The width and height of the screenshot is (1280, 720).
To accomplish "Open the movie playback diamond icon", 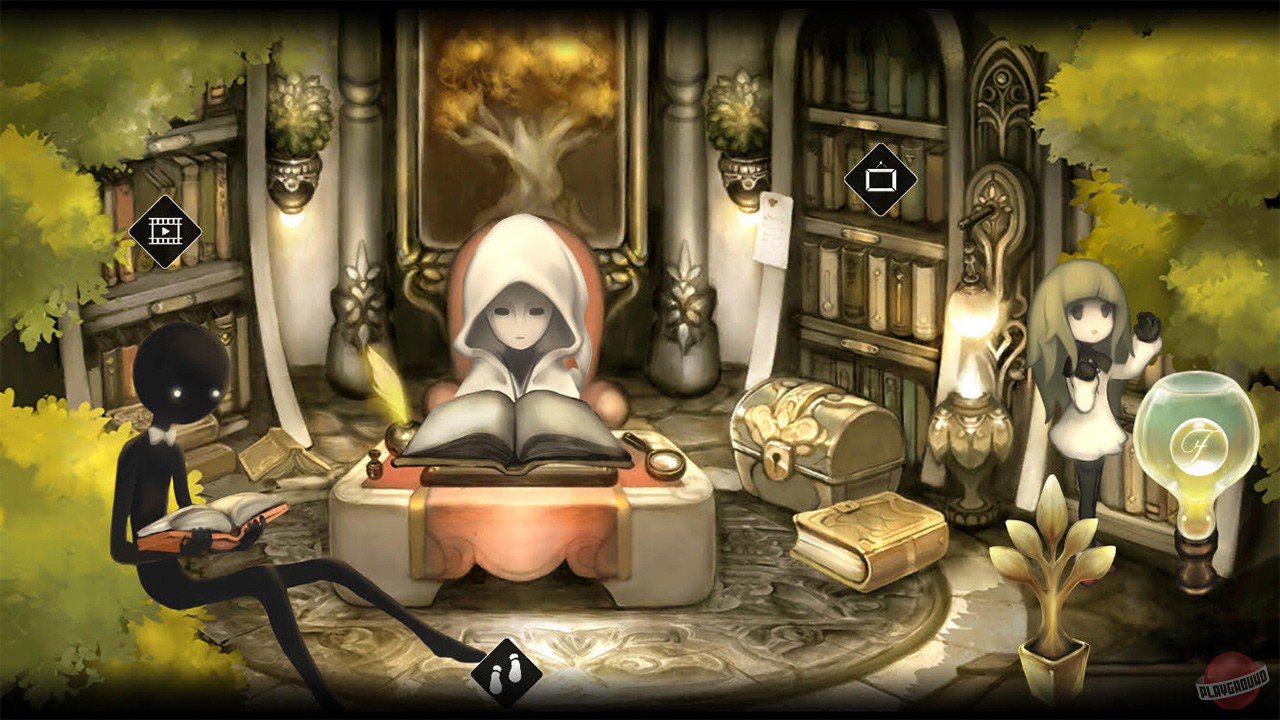I will click(166, 233).
